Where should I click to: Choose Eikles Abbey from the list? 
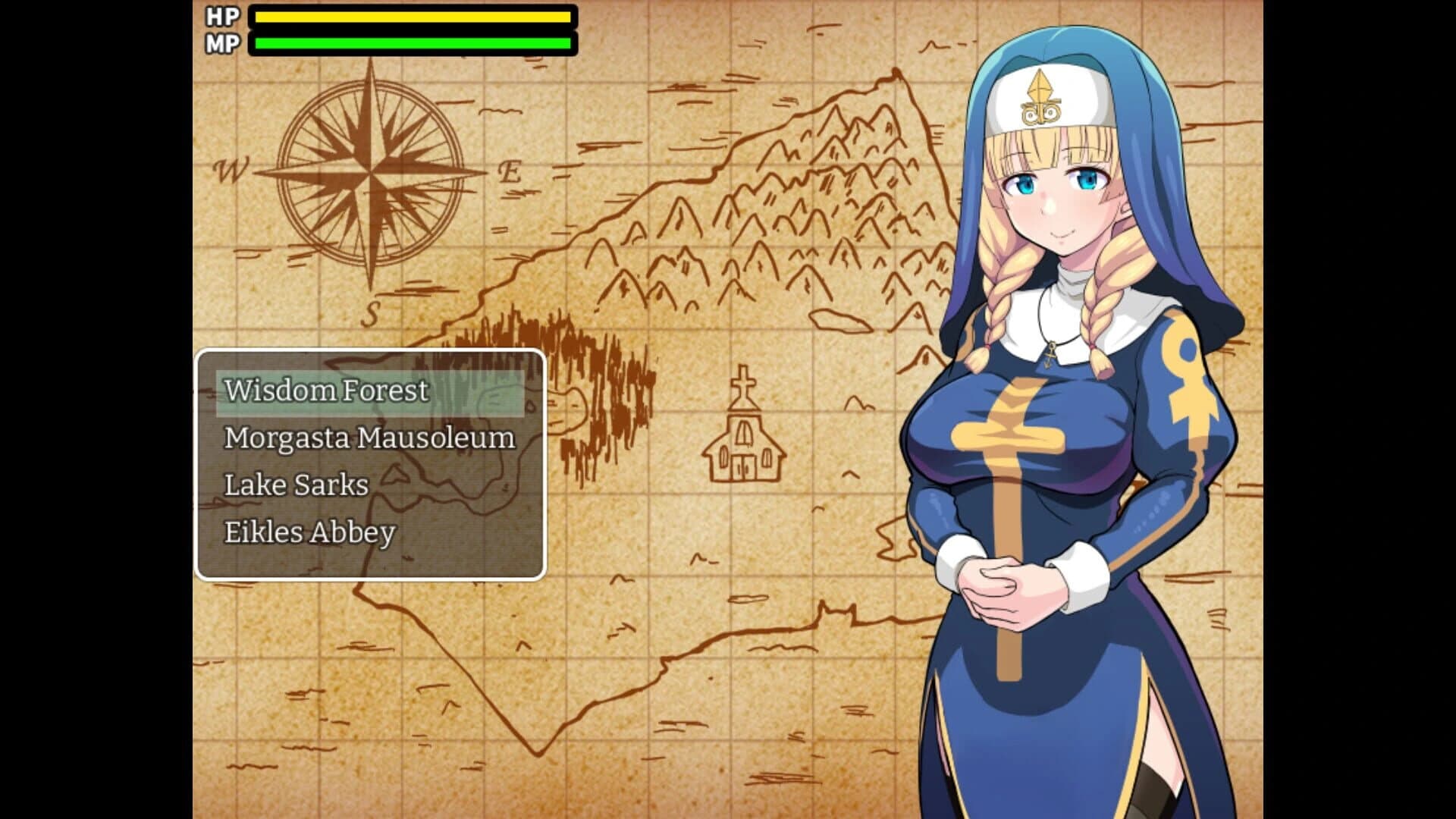point(309,531)
